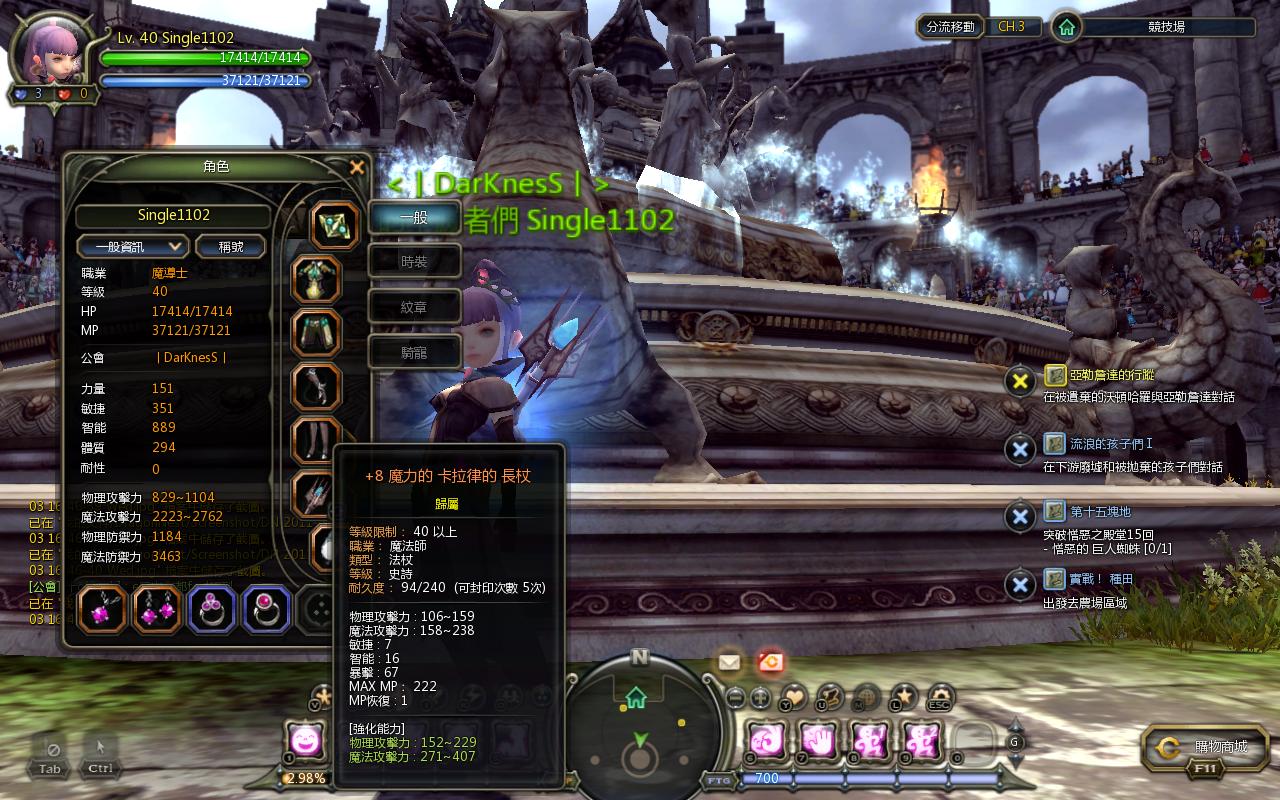
Task: Activate the pink hand skill icon
Action: (817, 741)
